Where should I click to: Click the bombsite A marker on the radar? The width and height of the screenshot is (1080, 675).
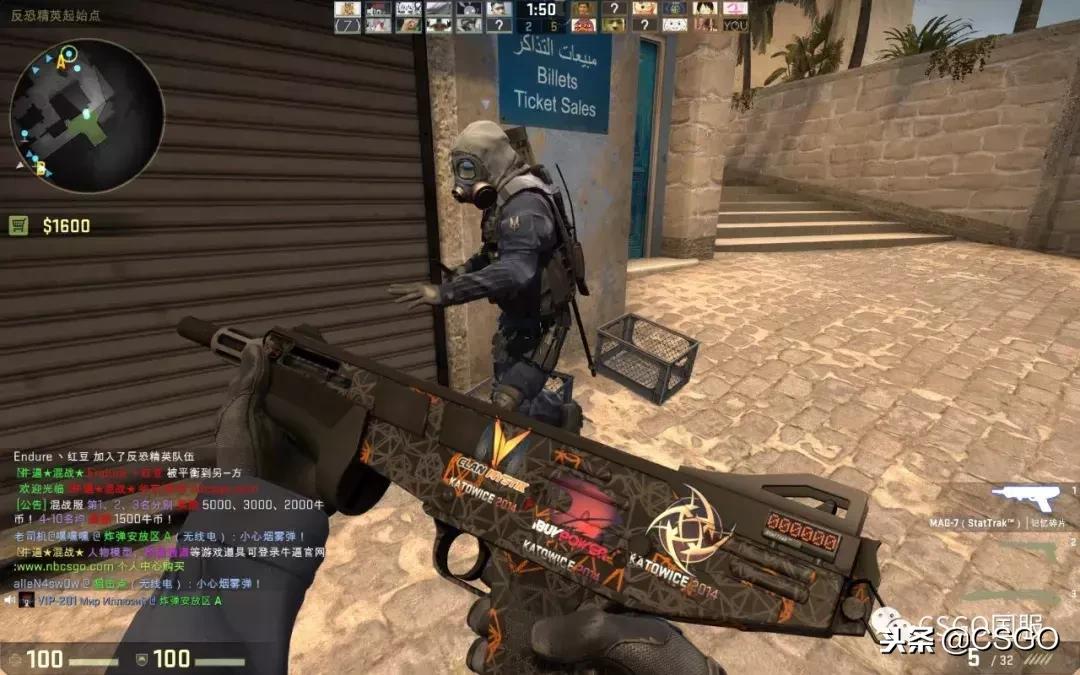click(x=60, y=63)
